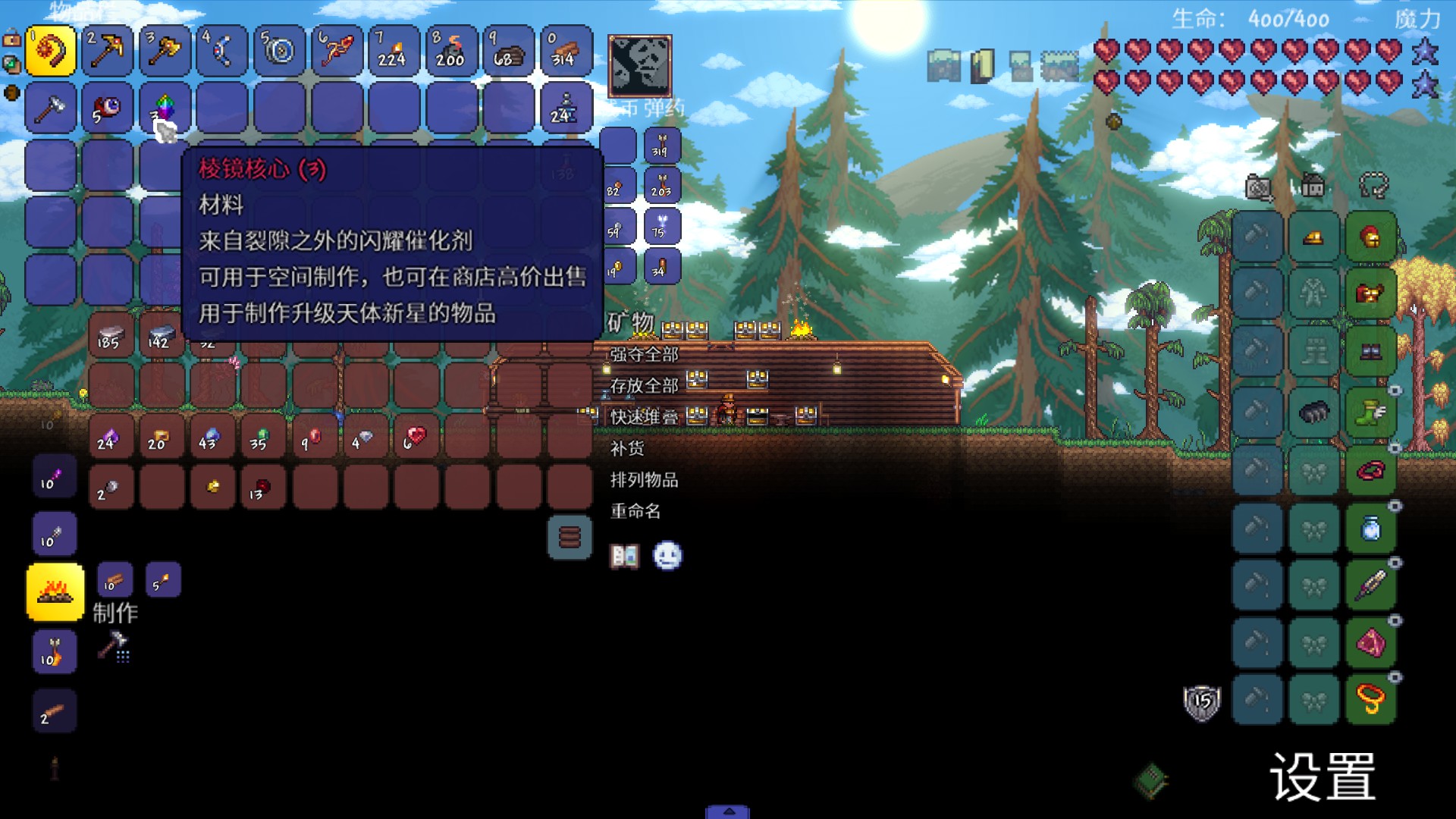Loot all with 强夺全部 button
This screenshot has height=819, width=1456.
pyautogui.click(x=644, y=354)
